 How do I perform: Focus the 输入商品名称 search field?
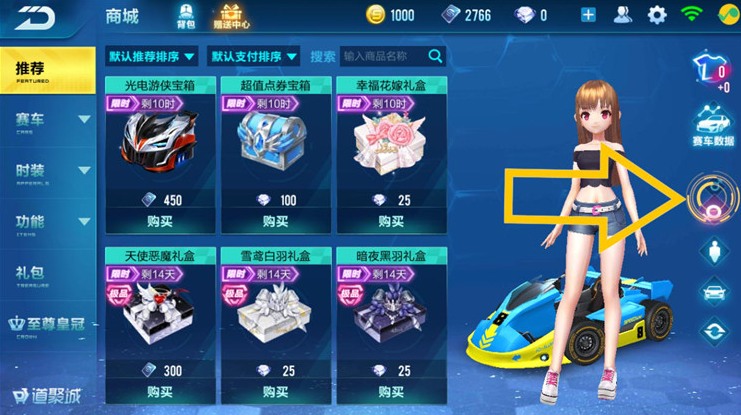point(382,56)
